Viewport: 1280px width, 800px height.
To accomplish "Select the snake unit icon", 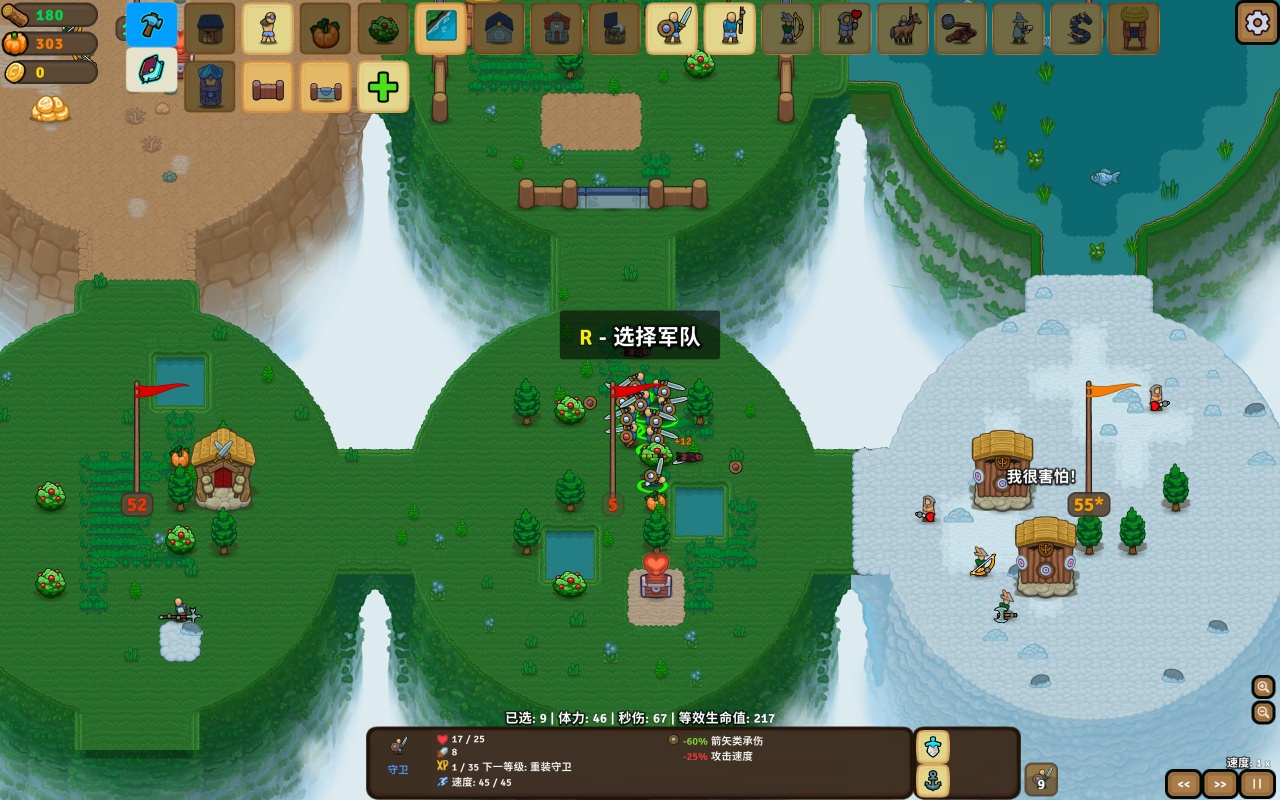I will click(x=1076, y=29).
